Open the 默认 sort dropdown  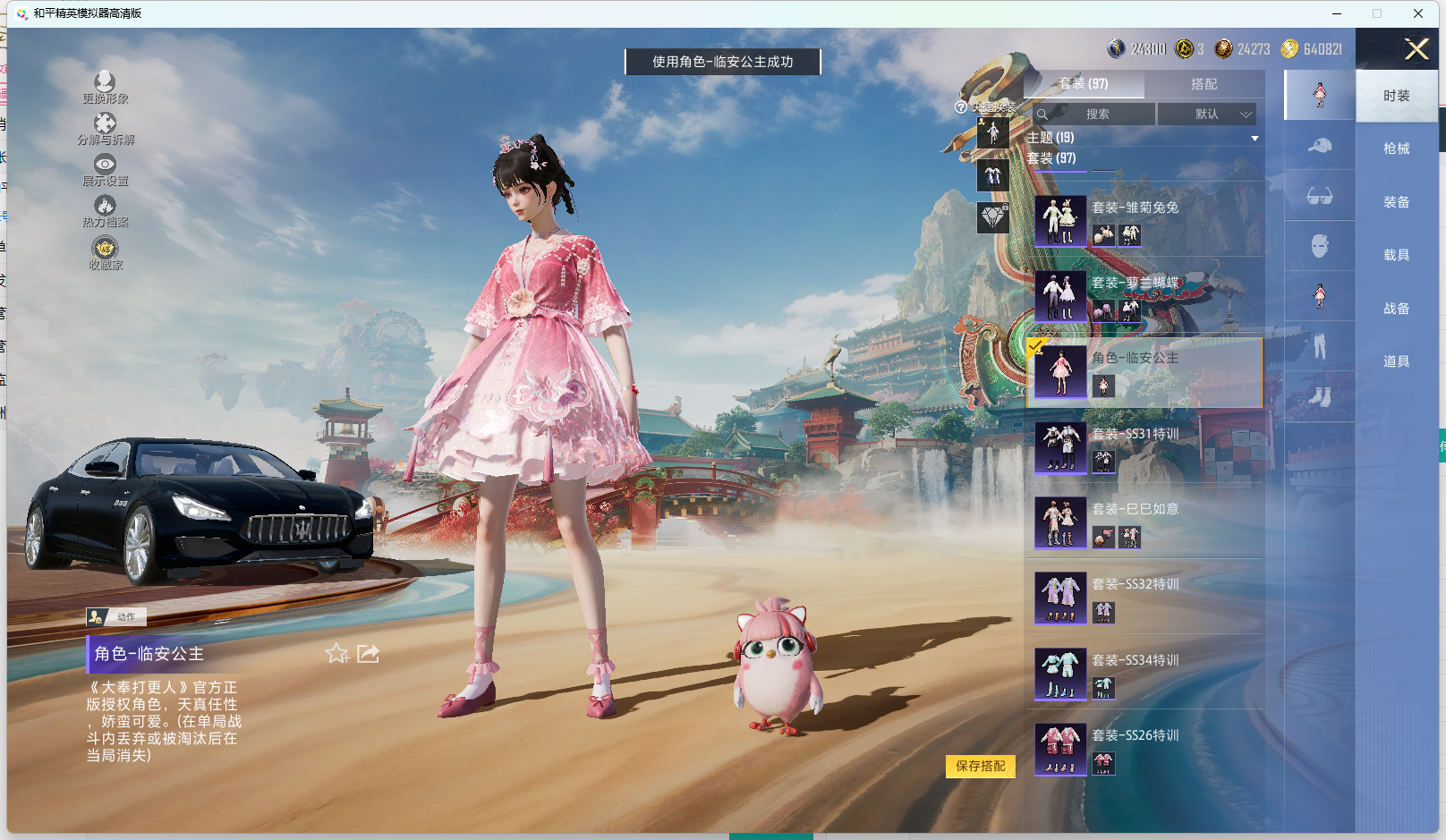1207,115
